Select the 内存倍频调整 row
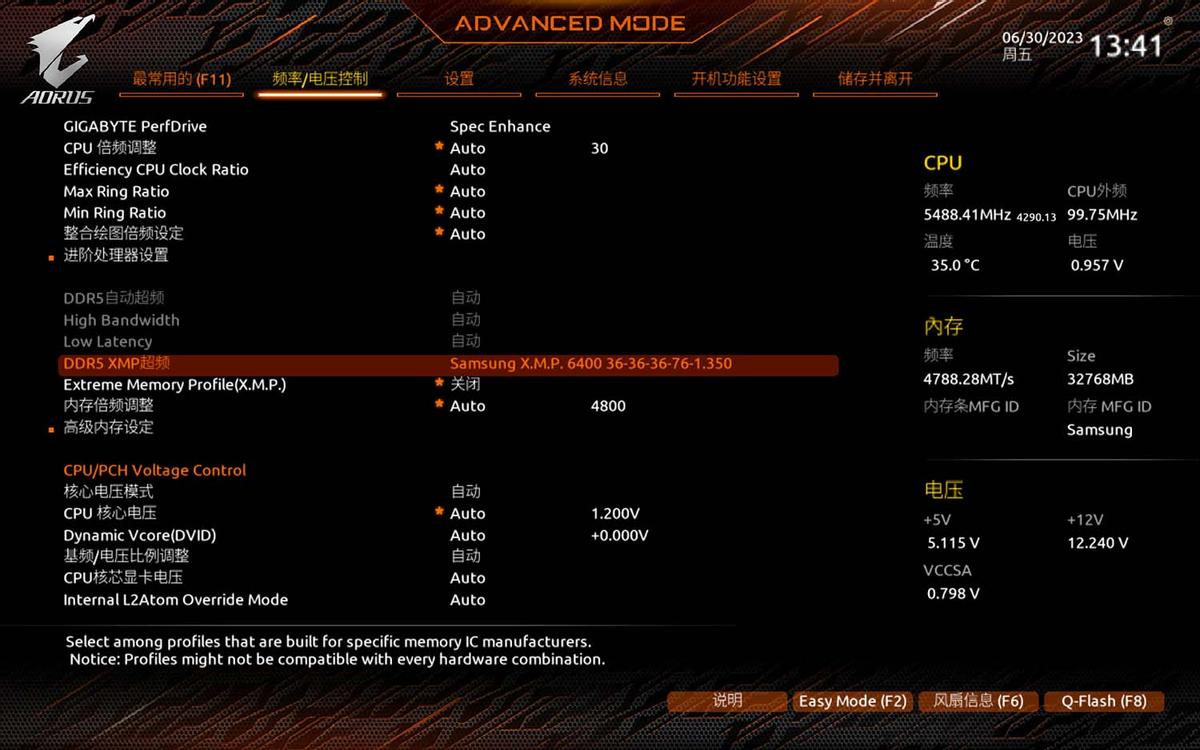 pyautogui.click(x=109, y=406)
